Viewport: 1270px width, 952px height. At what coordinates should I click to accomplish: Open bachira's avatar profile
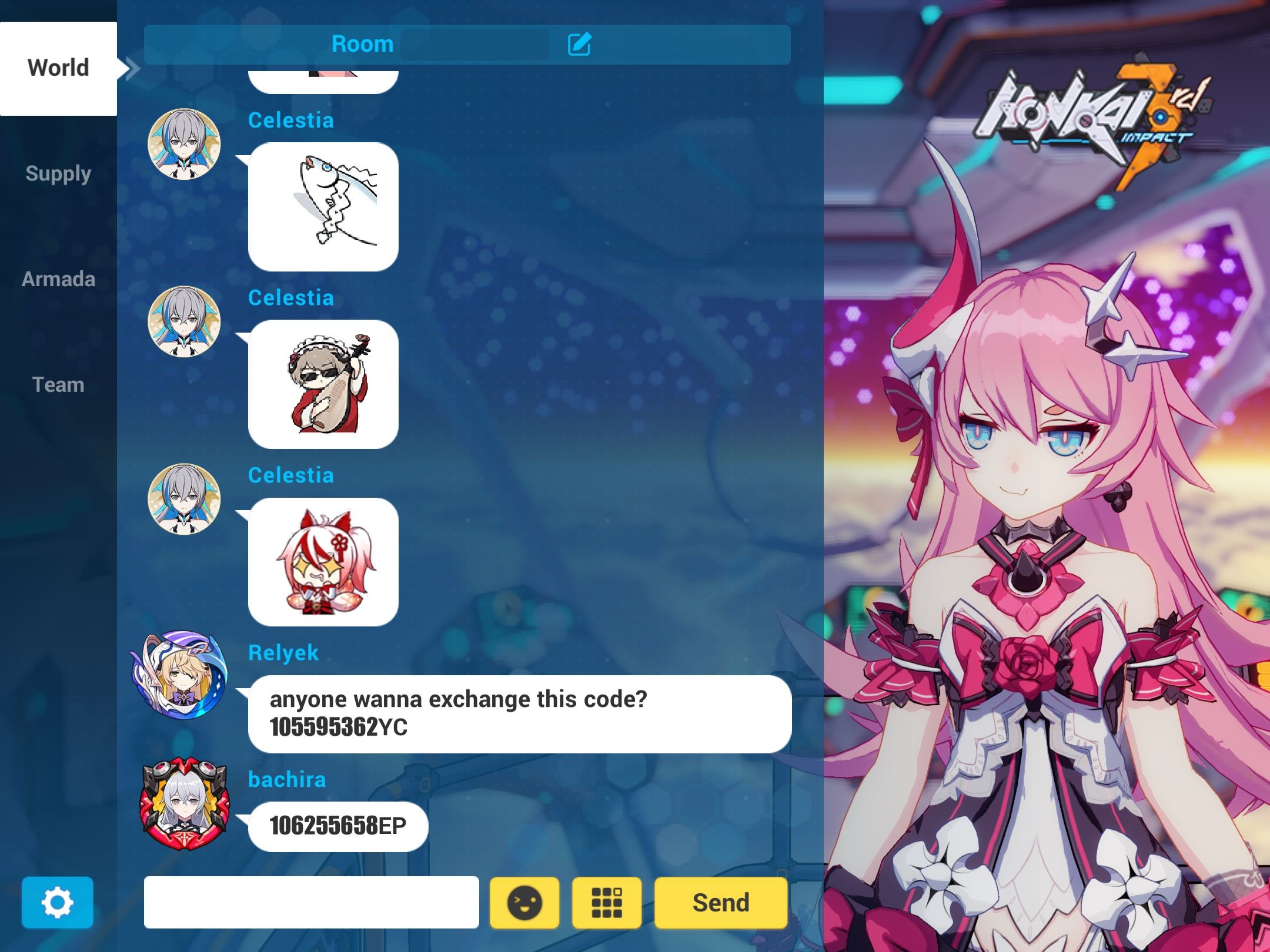(185, 805)
